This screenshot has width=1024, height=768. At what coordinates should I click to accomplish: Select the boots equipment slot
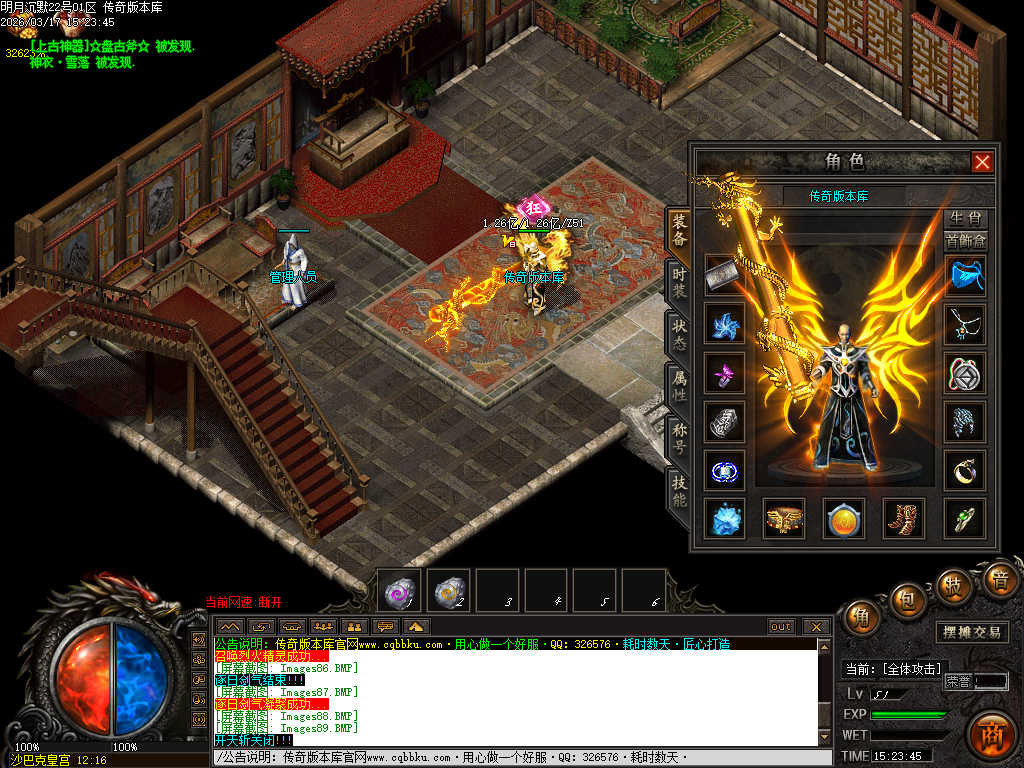[903, 518]
